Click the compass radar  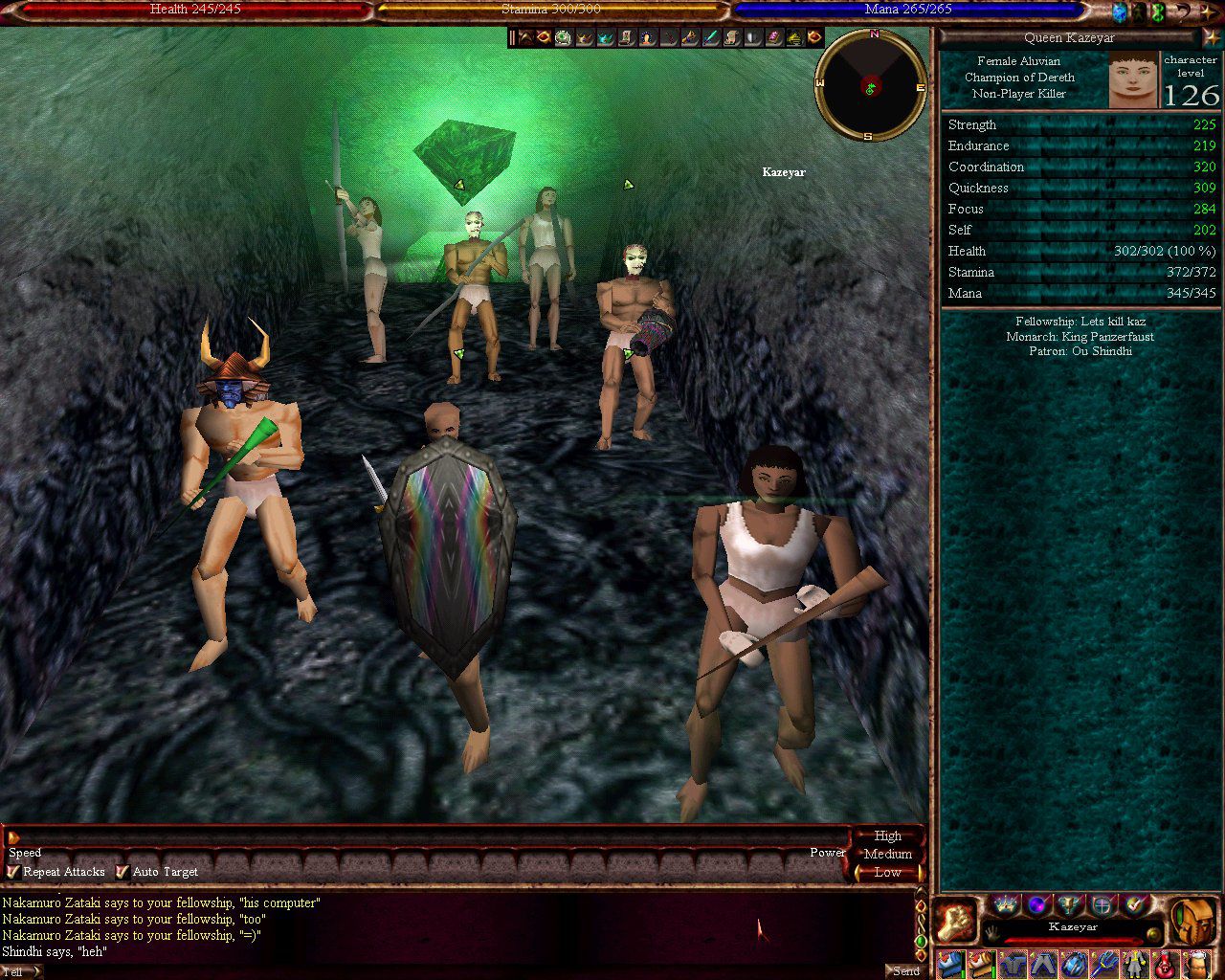point(870,85)
